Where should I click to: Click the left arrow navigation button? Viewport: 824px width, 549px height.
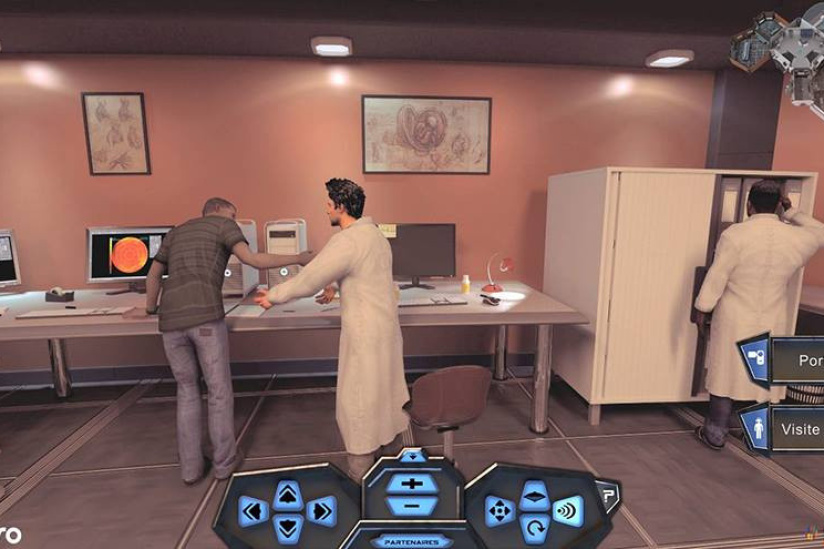[x=253, y=511]
